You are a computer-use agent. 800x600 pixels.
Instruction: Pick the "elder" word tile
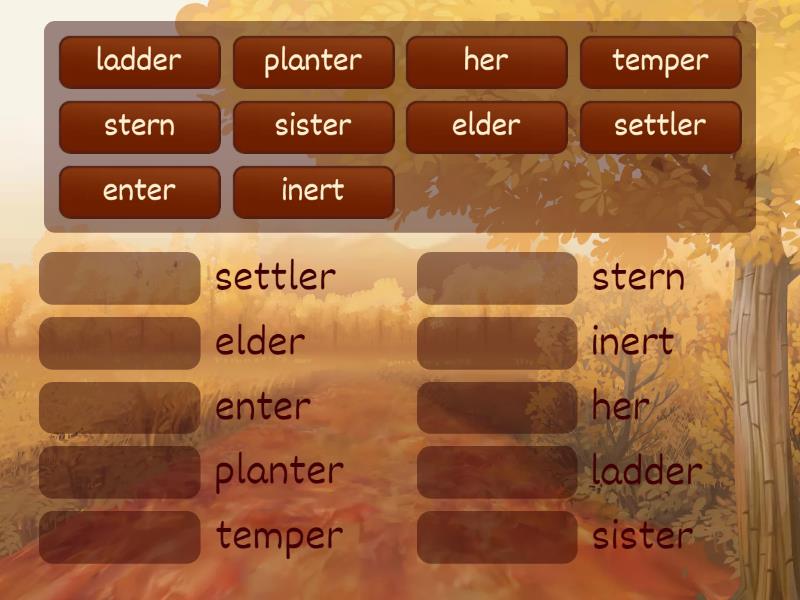click(486, 127)
